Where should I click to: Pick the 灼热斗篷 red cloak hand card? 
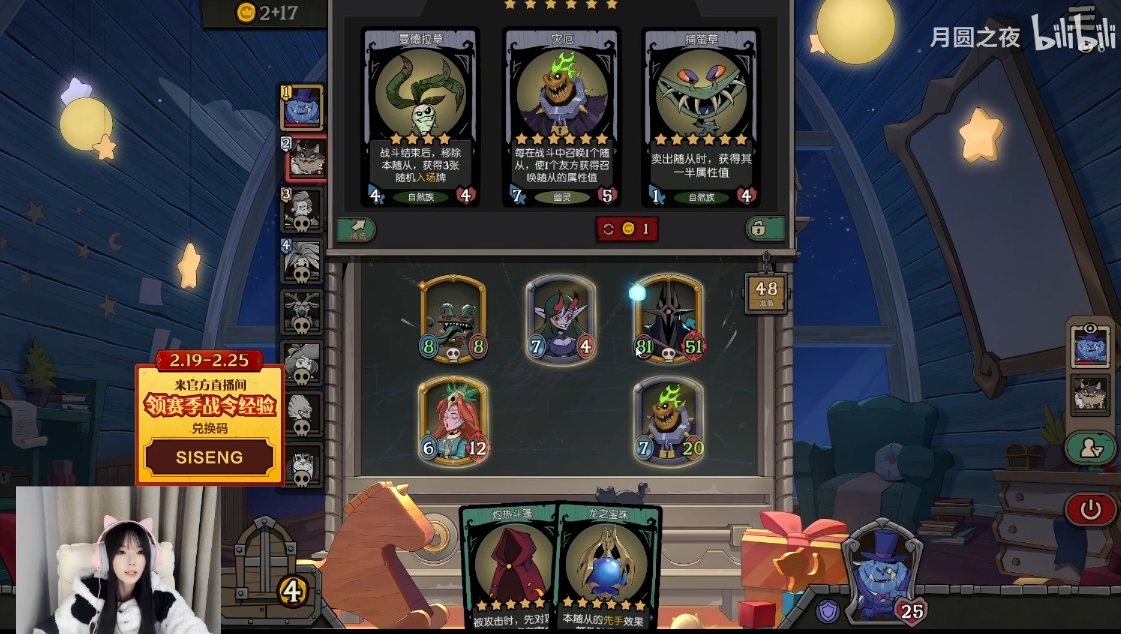click(511, 565)
